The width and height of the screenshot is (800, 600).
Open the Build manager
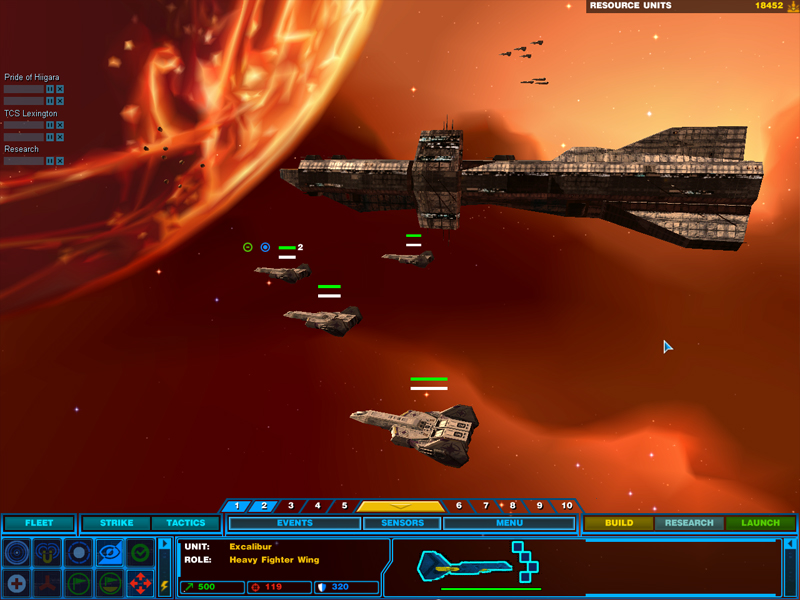point(619,523)
